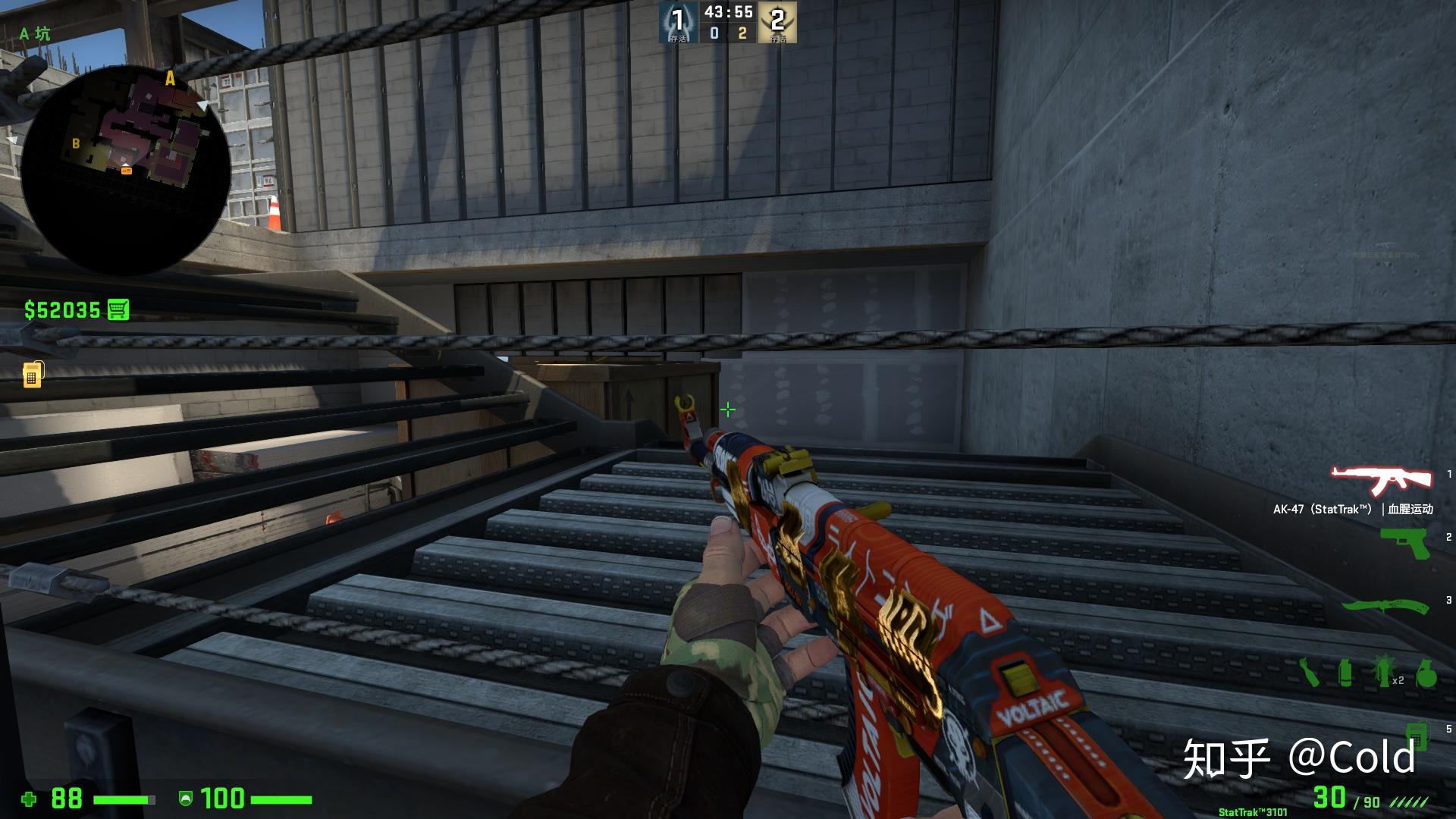1456x819 pixels.
Task: Switch to the Glock pistol icon
Action: (x=1404, y=543)
